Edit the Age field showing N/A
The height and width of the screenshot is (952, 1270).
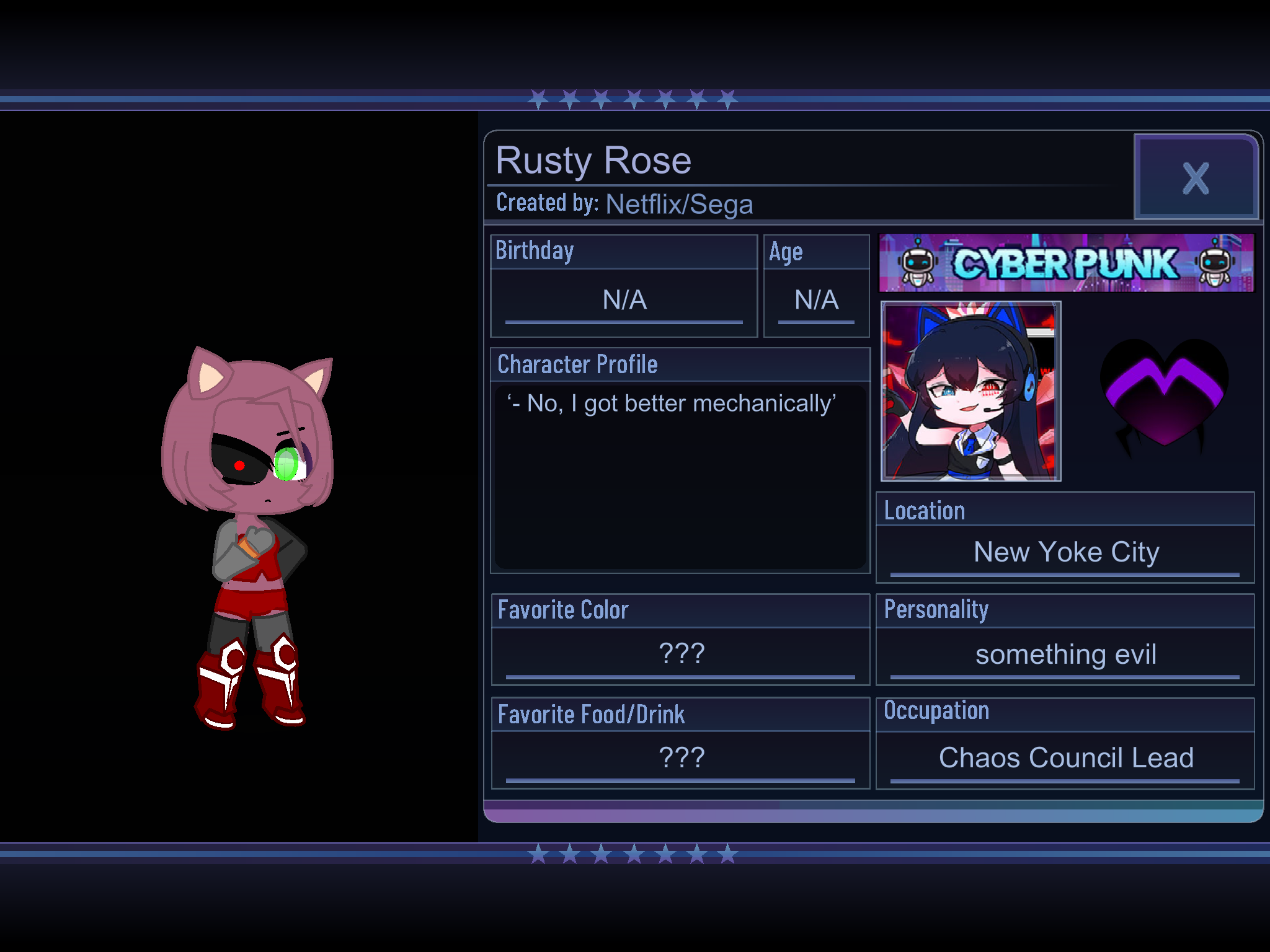point(815,301)
